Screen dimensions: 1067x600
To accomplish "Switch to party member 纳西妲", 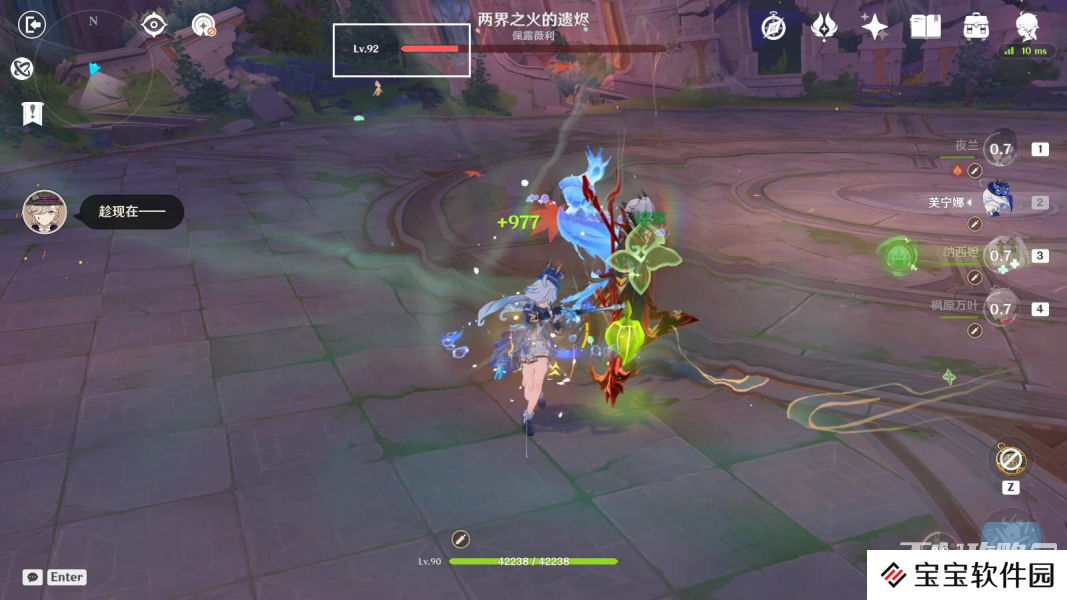I will click(x=1000, y=256).
